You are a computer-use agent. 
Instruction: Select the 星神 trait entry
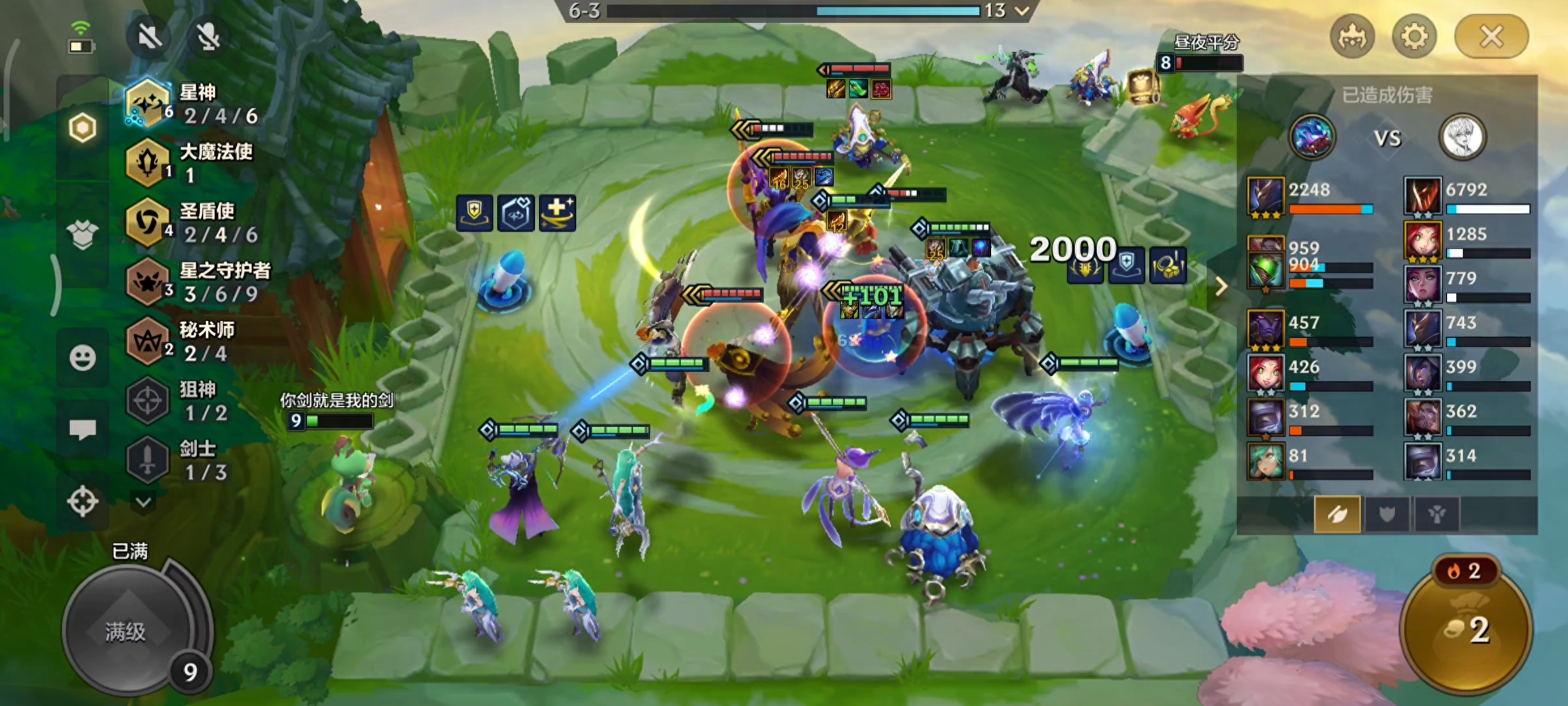pyautogui.click(x=196, y=105)
